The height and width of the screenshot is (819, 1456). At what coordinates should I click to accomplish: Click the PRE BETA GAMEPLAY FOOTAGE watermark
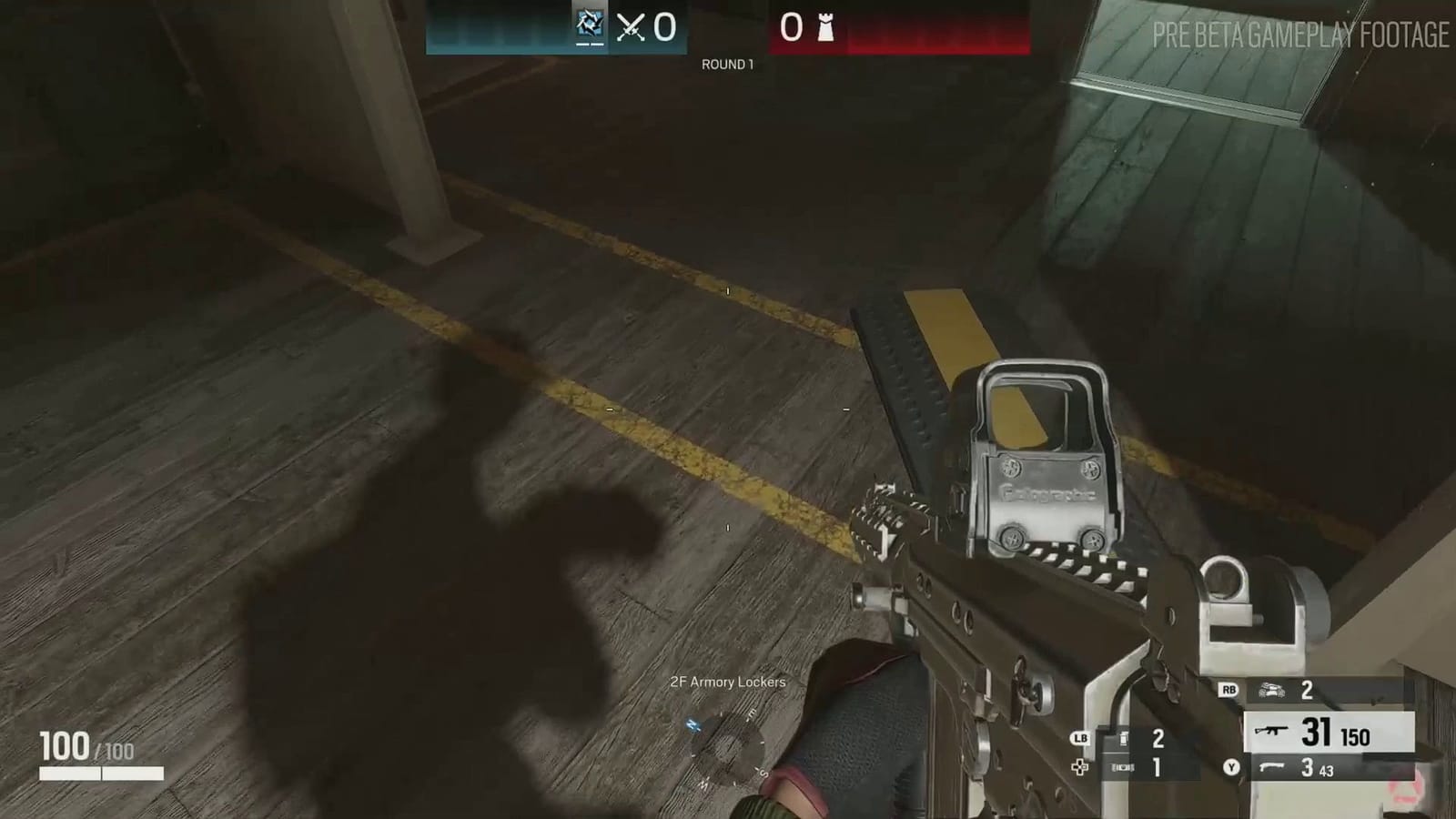(x=1299, y=36)
